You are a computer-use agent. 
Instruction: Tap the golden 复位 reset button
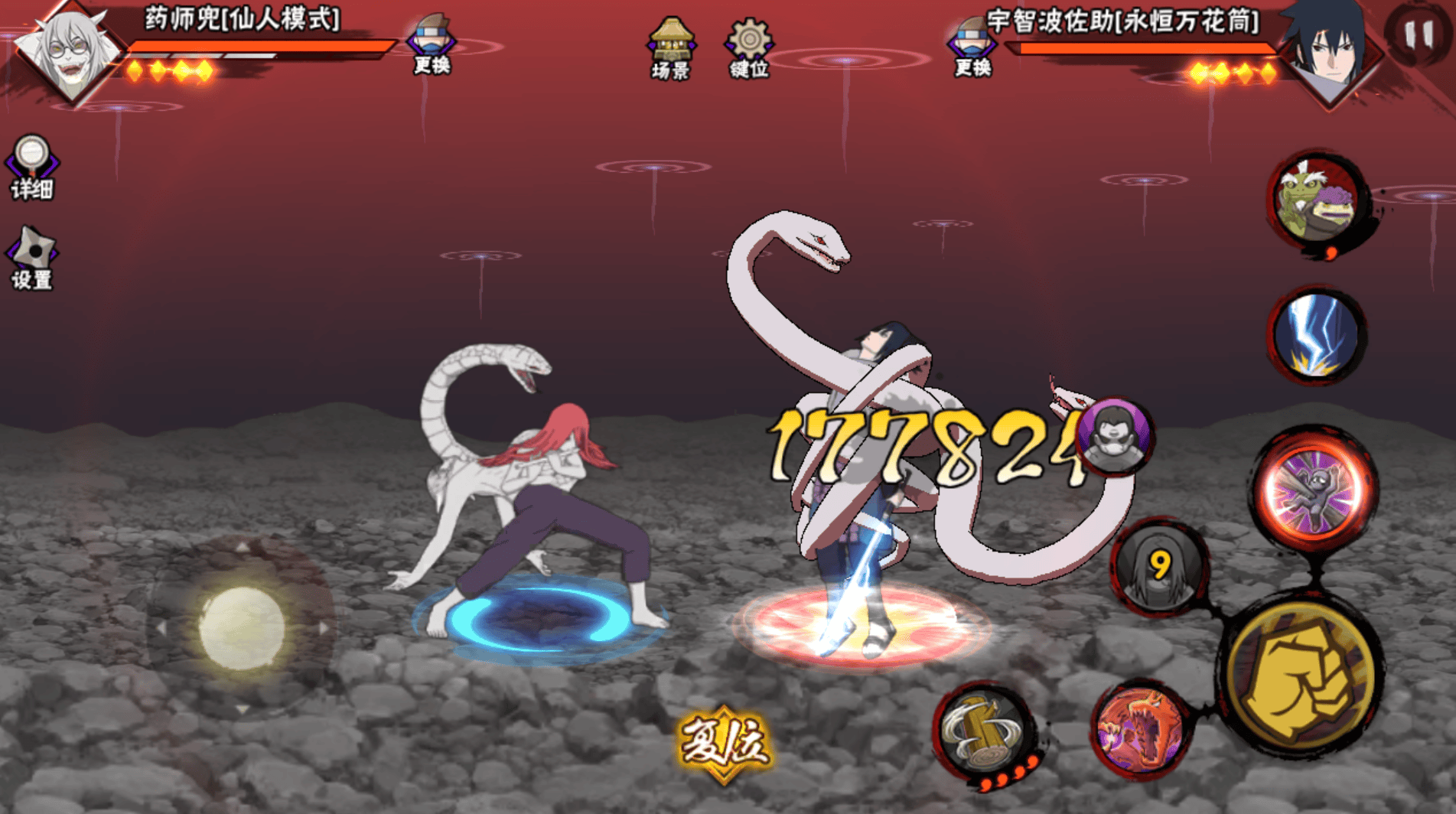[724, 744]
